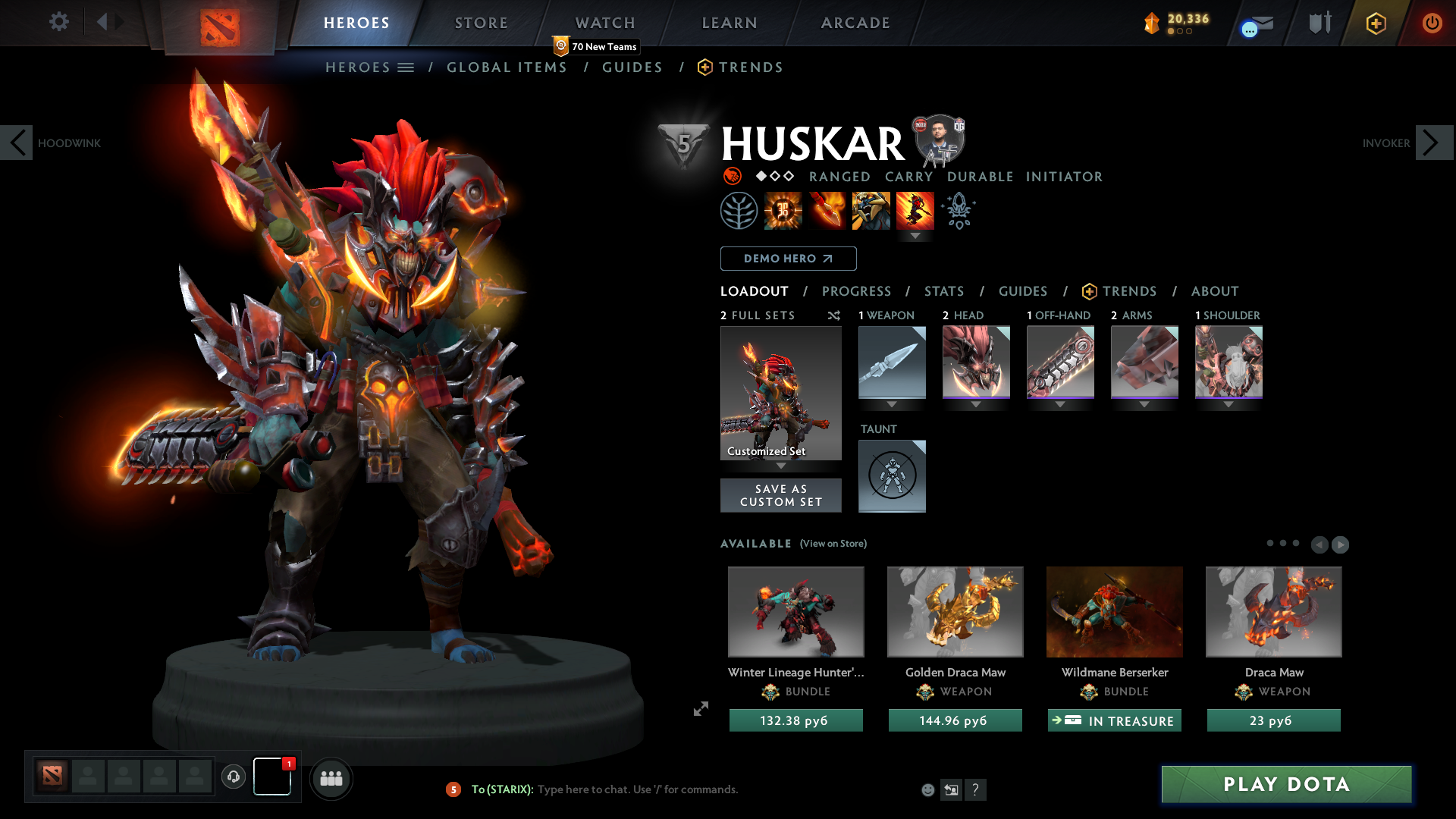Open the Huskar talent tree icon
The image size is (1456, 819).
tap(739, 210)
